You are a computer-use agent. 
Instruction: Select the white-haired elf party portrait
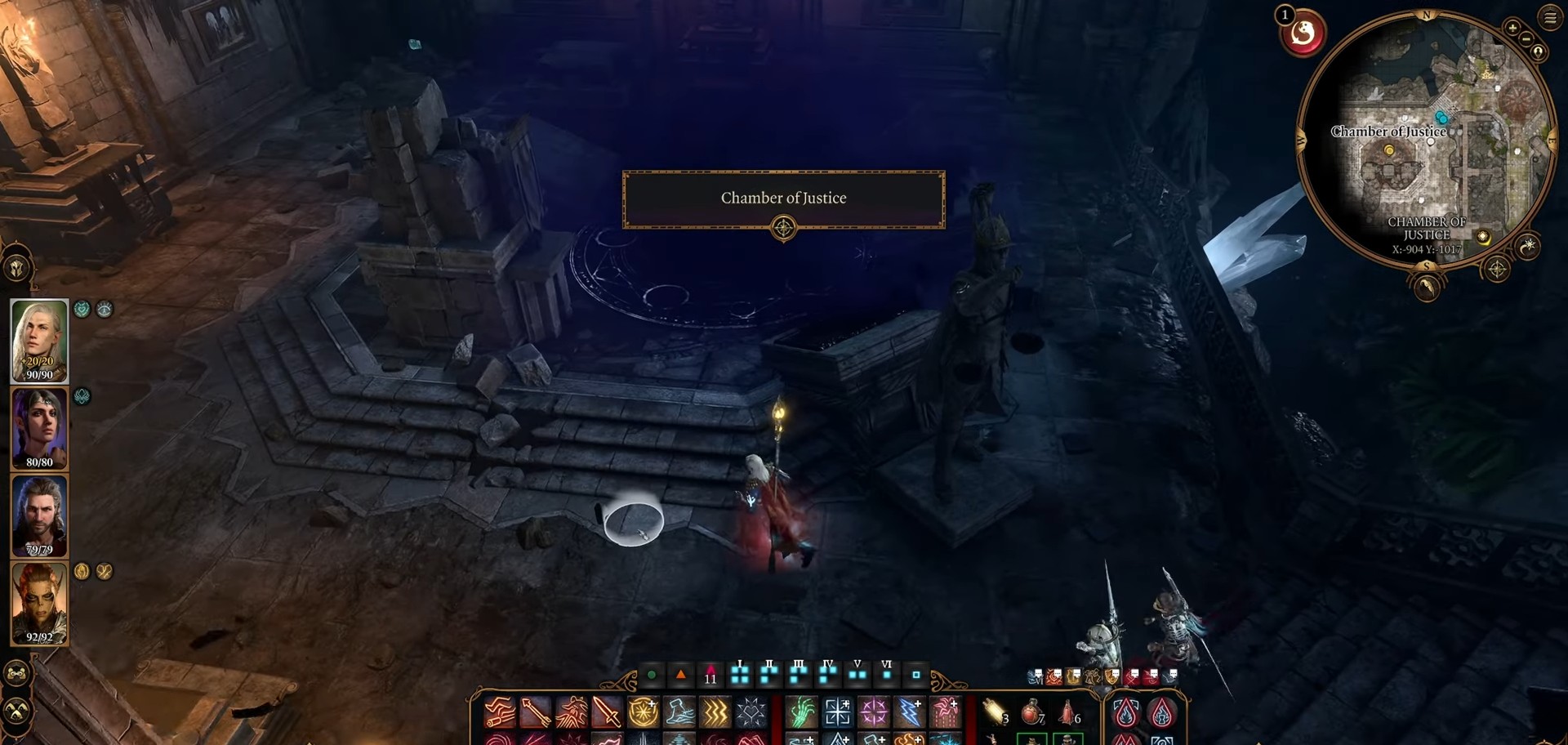point(39,339)
